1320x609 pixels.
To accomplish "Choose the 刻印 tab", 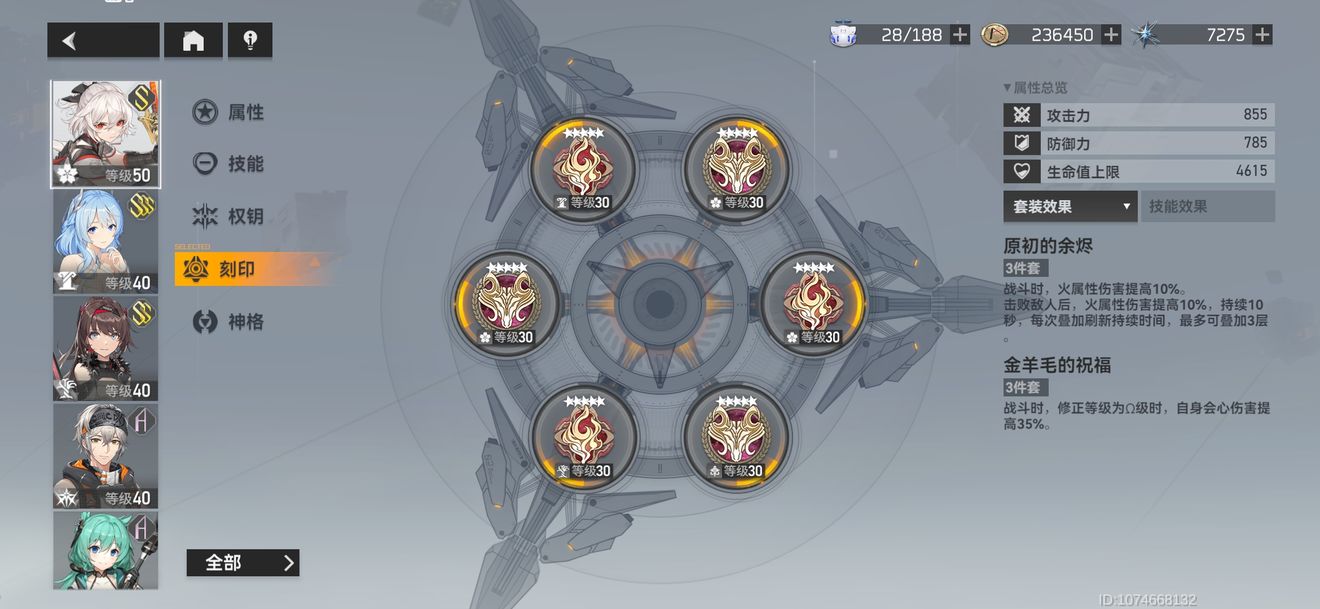I will [x=236, y=269].
